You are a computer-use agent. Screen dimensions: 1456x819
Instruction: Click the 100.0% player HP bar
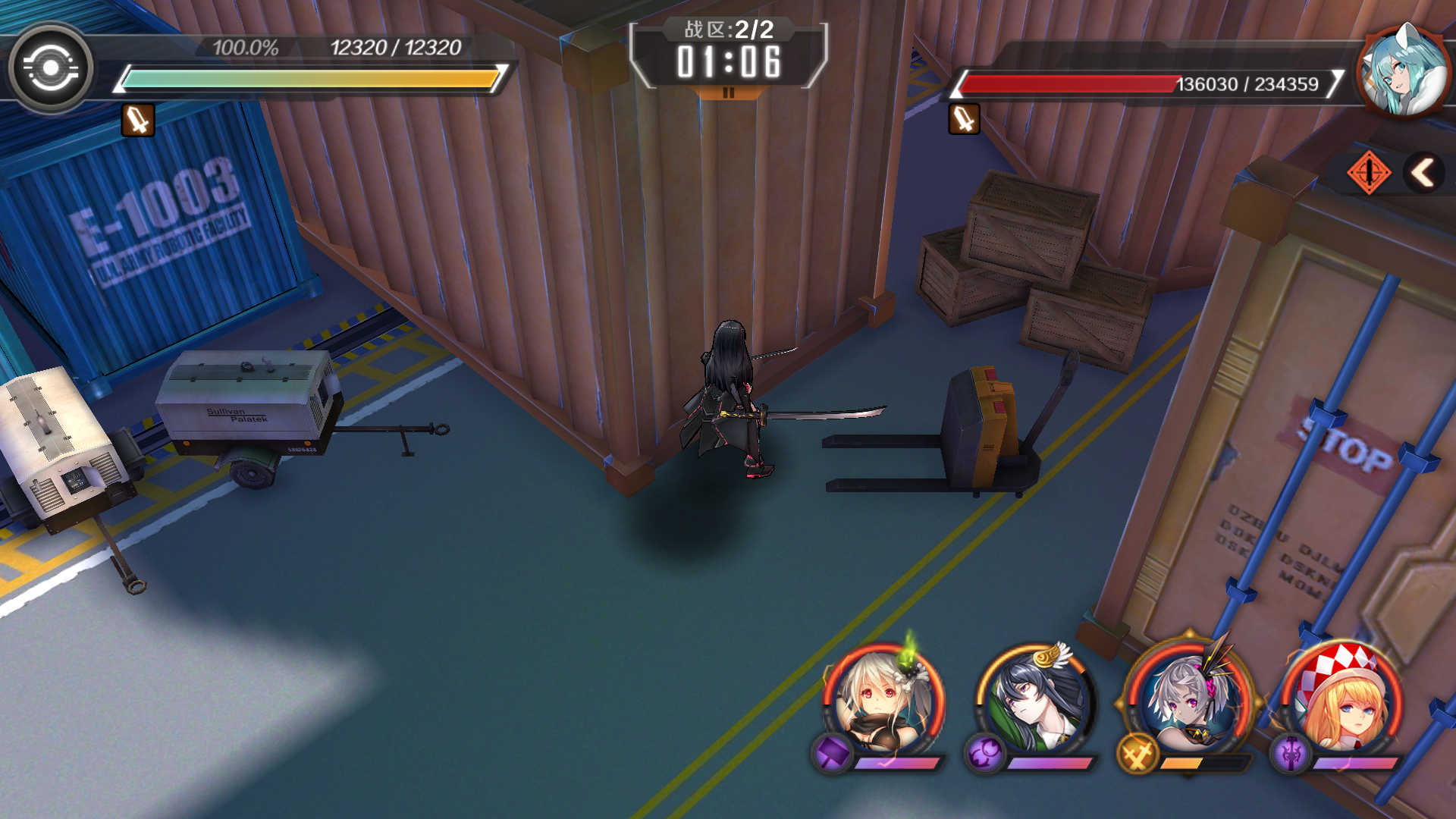click(x=303, y=77)
